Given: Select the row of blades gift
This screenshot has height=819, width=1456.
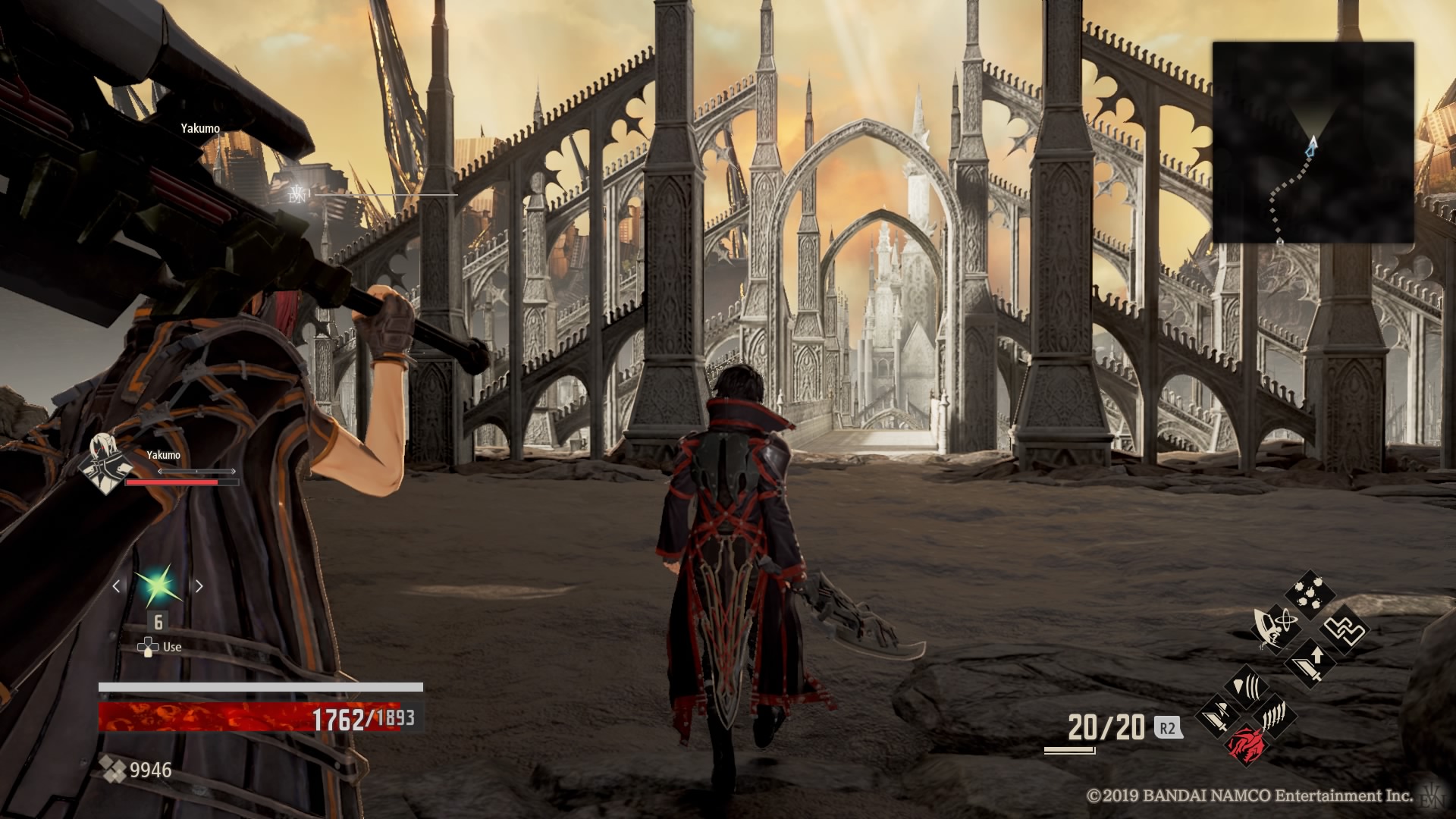Looking at the screenshot, I should click(1276, 715).
